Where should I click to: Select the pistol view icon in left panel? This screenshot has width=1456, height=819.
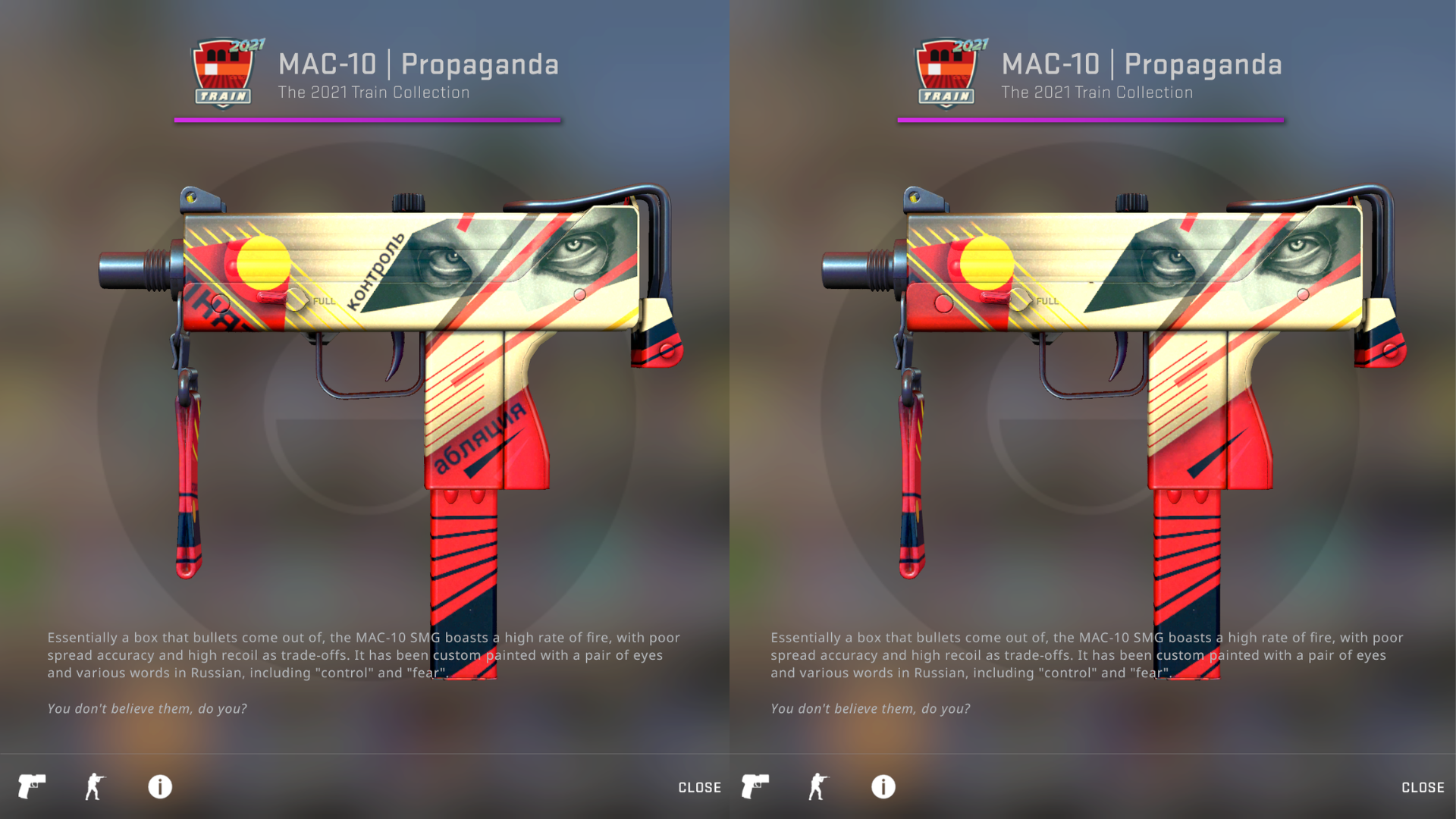32,786
